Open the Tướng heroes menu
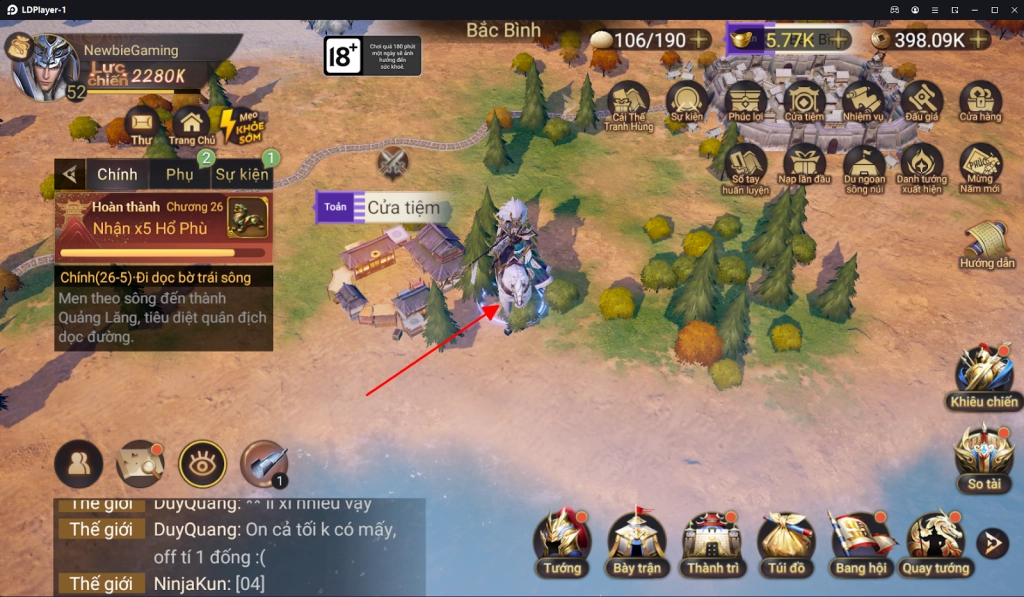 click(562, 541)
